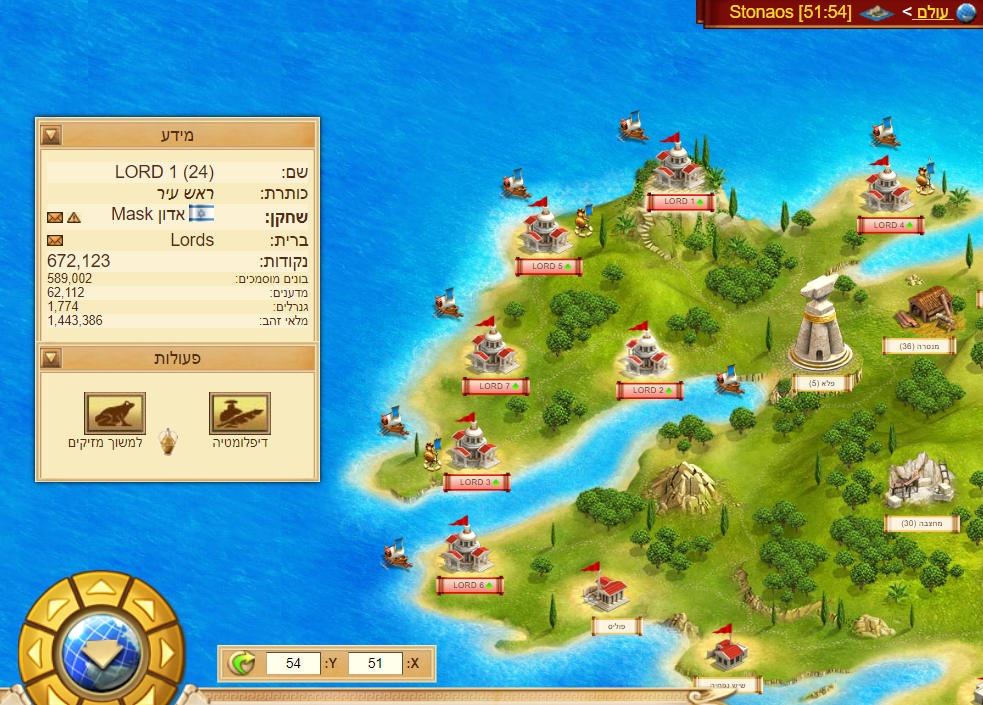This screenshot has width=983, height=705.
Task: Select the LORD 6 city label
Action: [x=469, y=585]
